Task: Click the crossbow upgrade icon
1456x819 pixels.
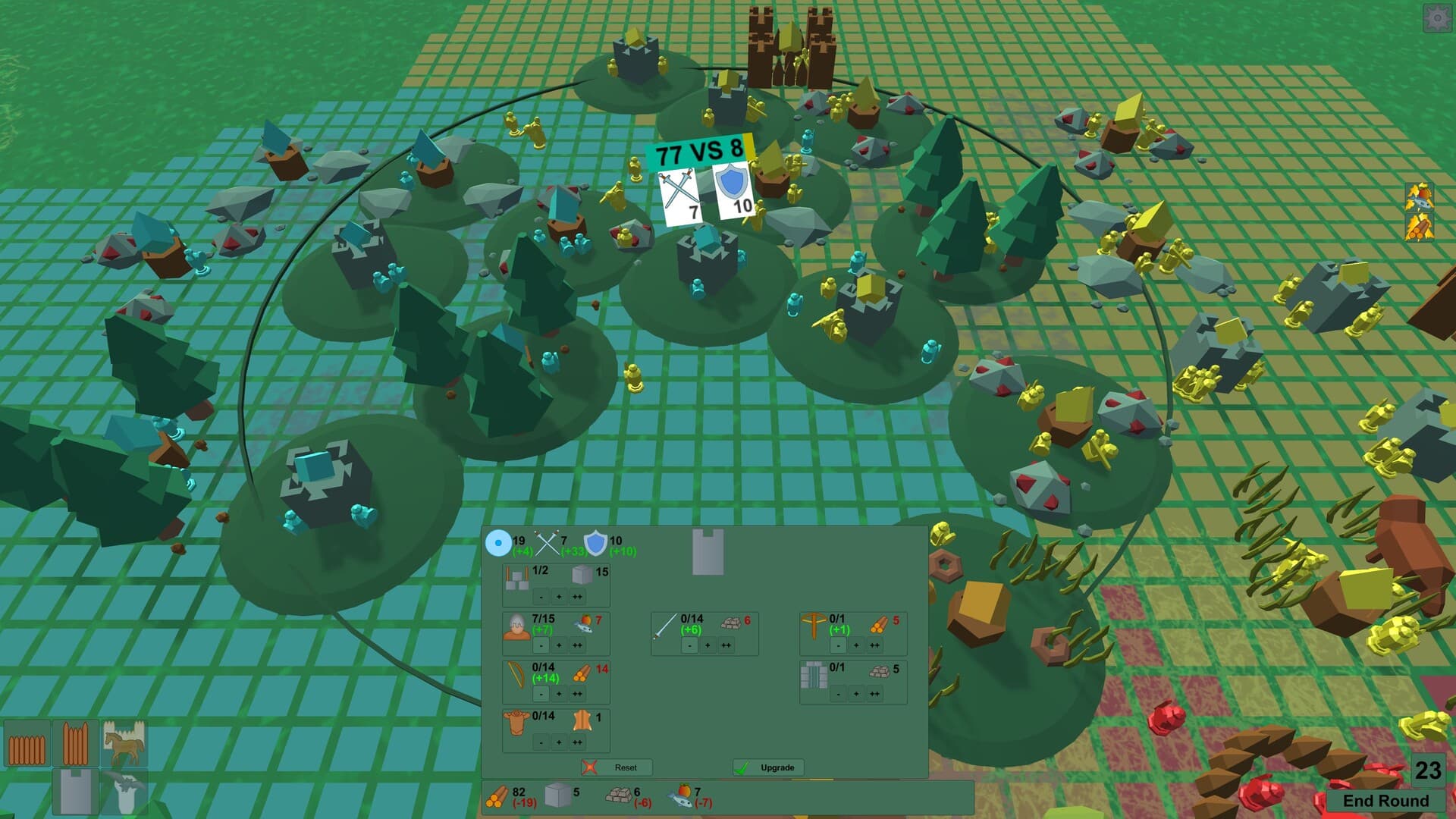Action: 814,626
